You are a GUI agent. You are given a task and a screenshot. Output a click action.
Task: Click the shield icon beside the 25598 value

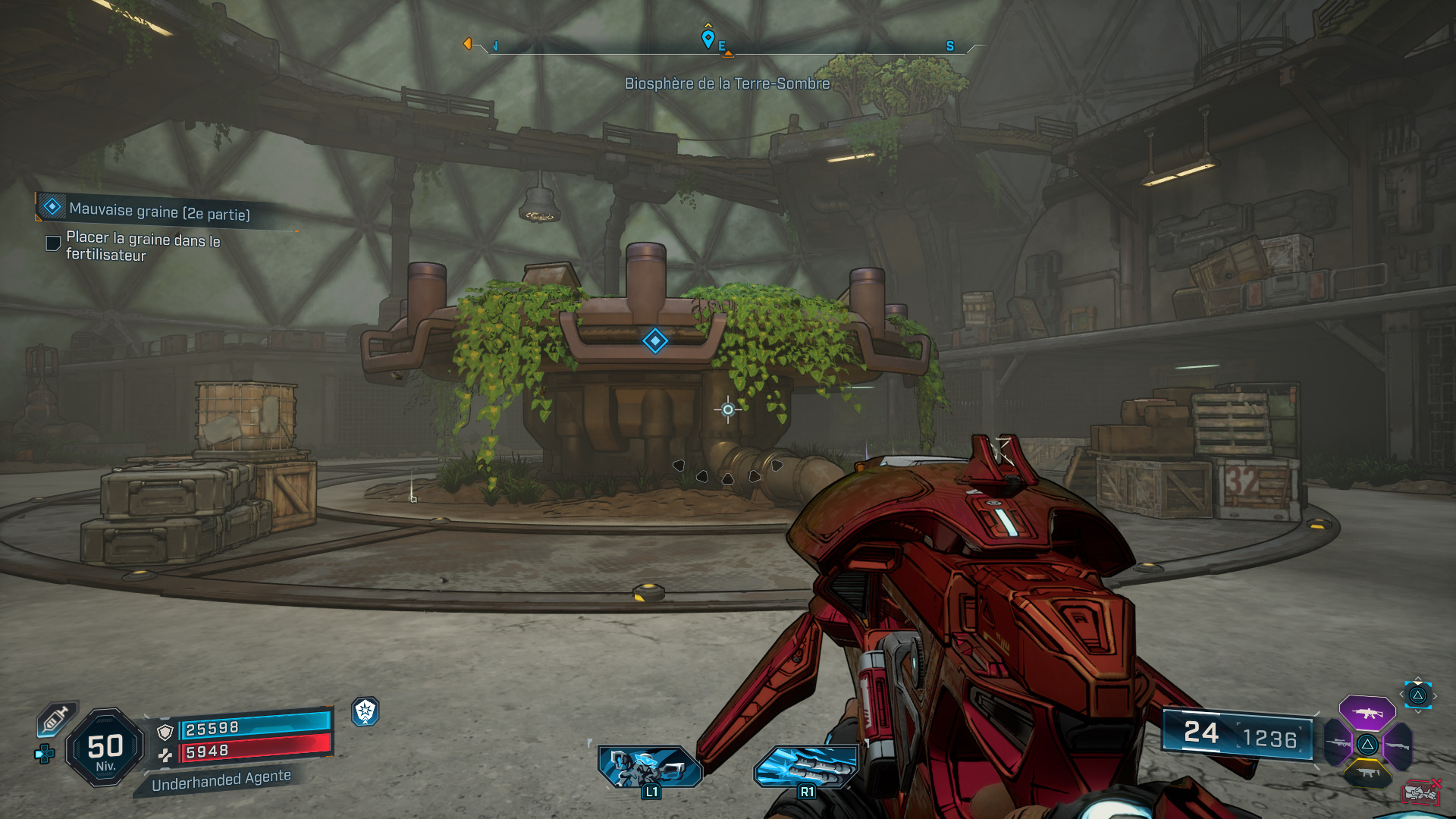tap(165, 732)
